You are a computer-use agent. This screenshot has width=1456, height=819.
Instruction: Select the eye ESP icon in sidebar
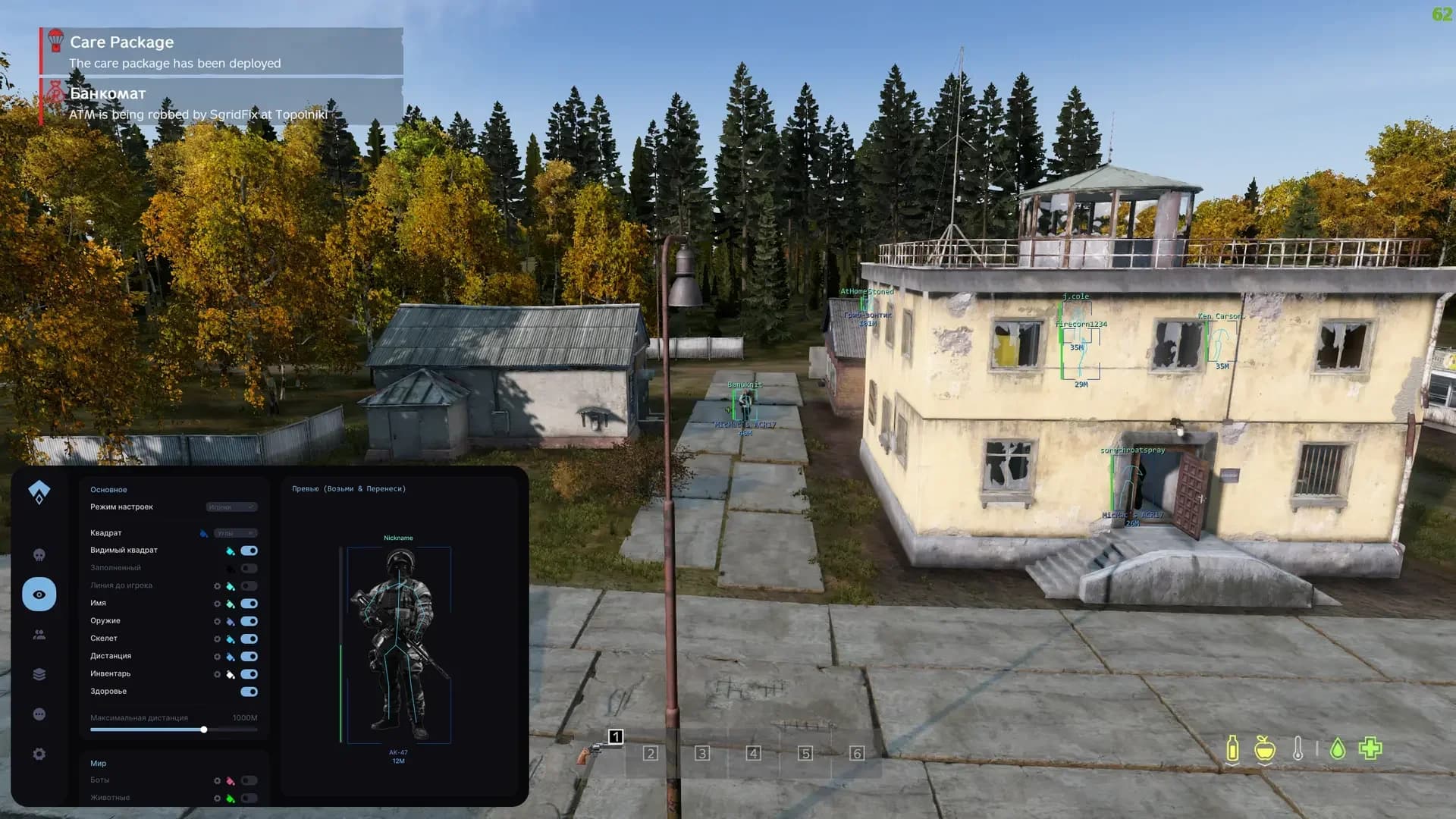[x=39, y=595]
